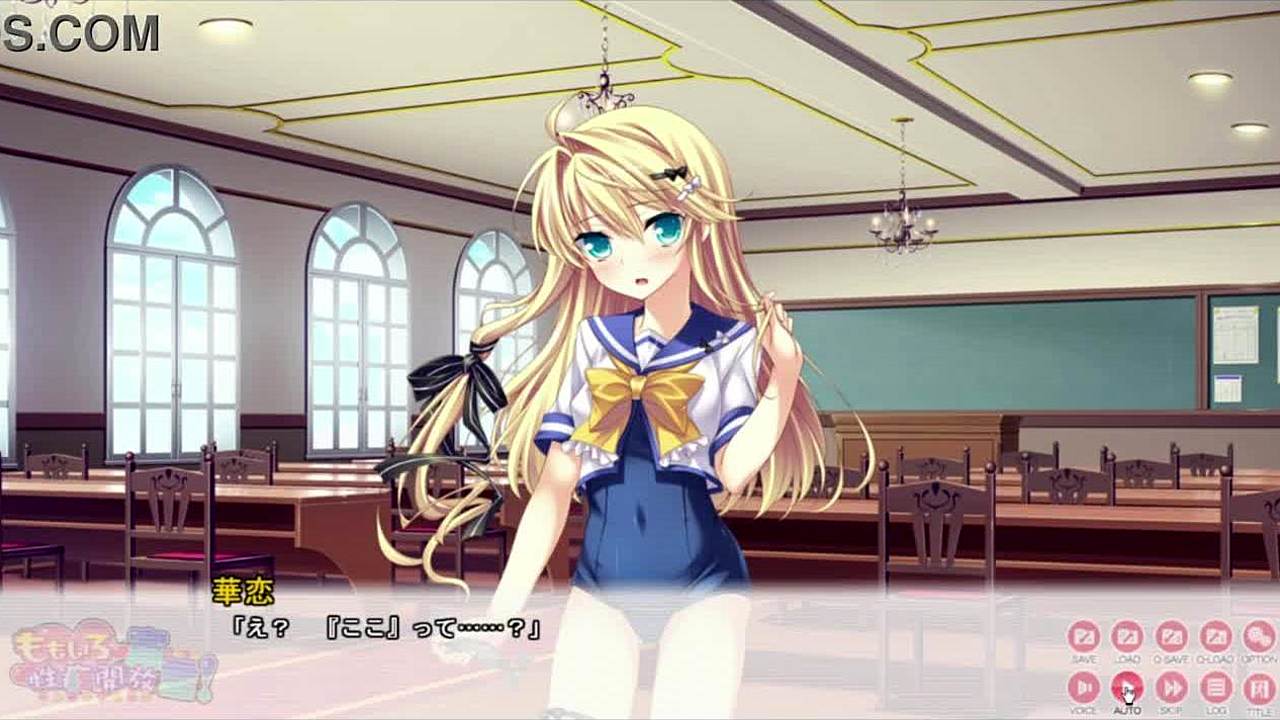Quick save with the Q.SAVE button
1280x720 pixels.
[x=1171, y=637]
